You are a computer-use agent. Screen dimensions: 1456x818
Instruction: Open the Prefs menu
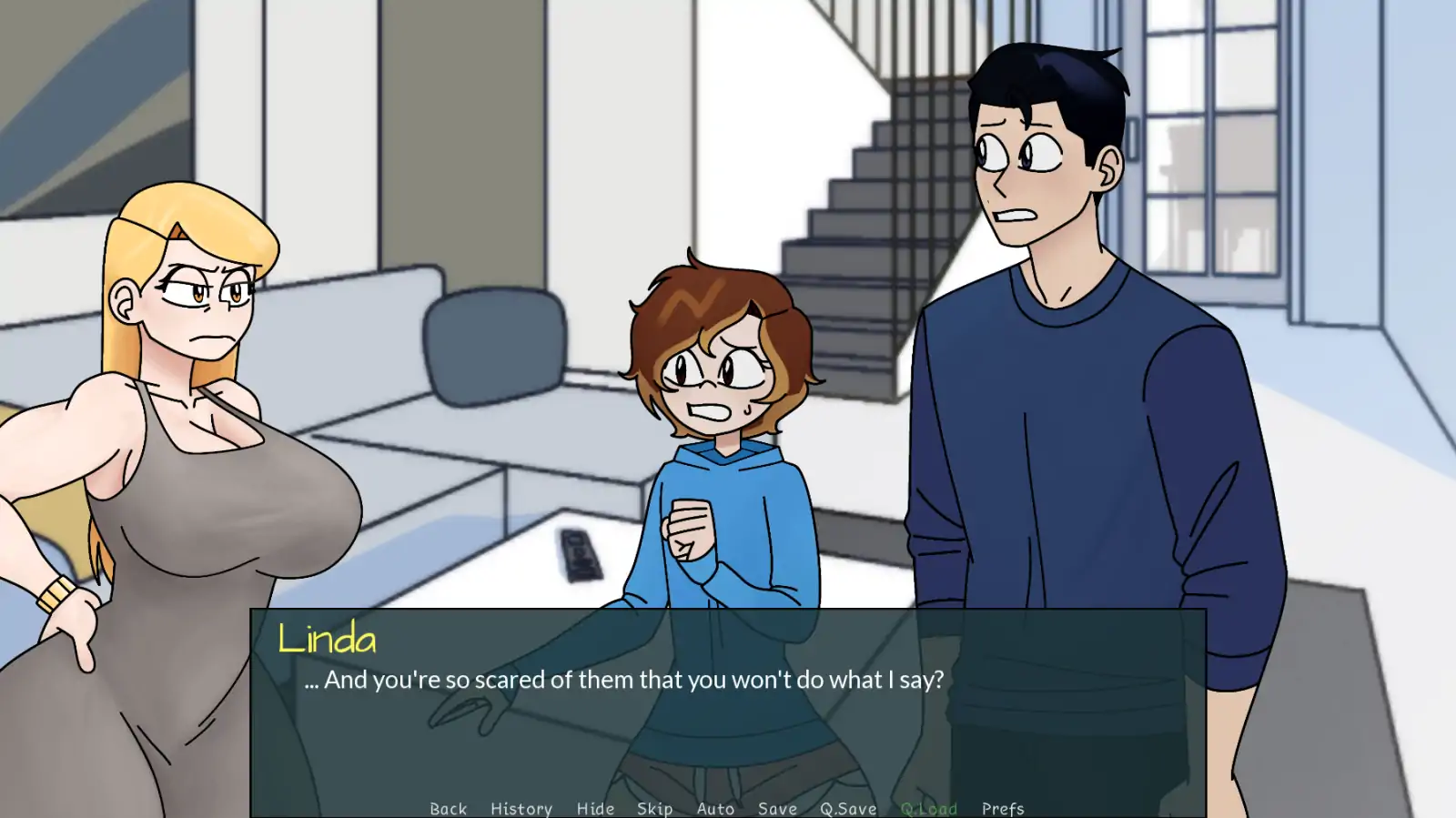1003,808
